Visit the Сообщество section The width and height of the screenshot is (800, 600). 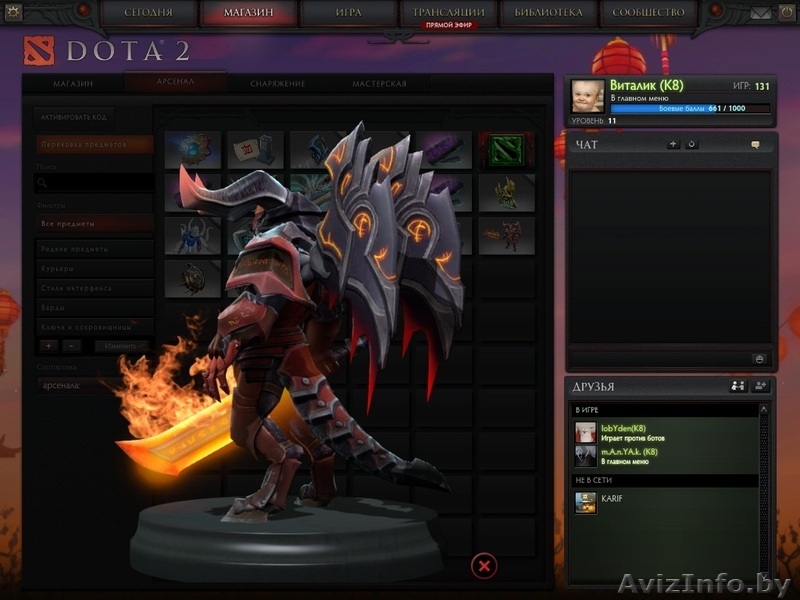[648, 13]
